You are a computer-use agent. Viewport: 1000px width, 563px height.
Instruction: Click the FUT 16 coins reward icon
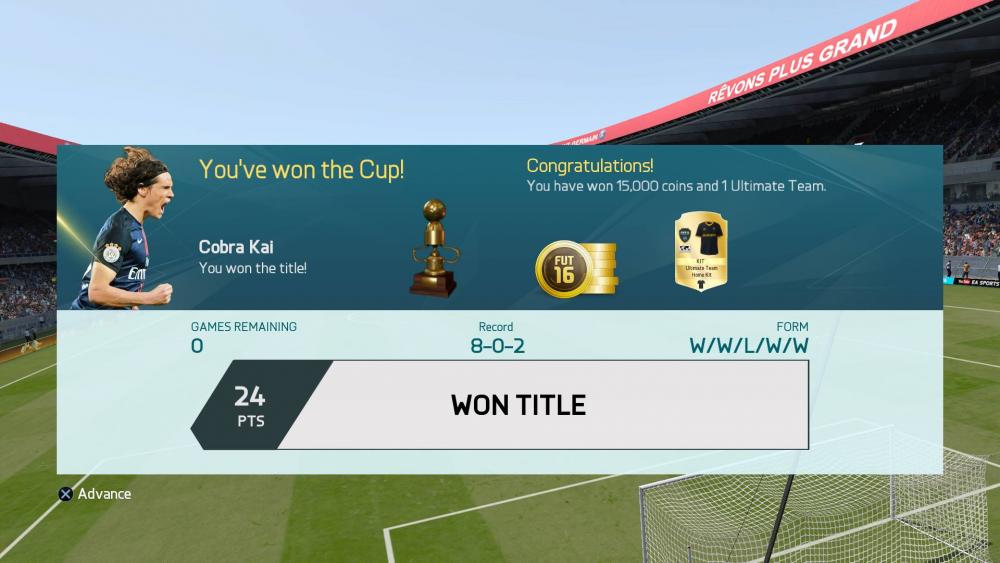pos(576,269)
